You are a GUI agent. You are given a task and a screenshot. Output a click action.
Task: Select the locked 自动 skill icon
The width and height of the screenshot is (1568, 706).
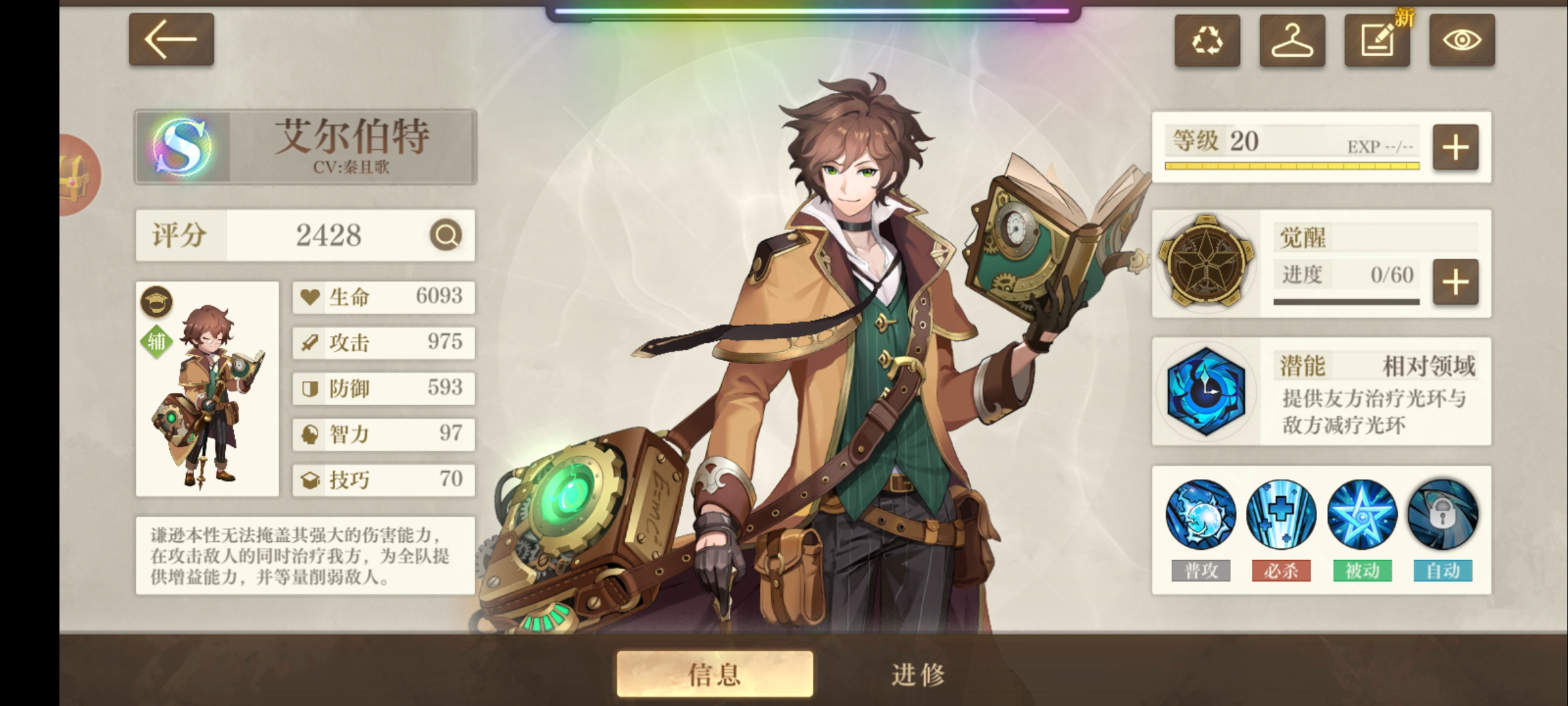click(x=1443, y=515)
